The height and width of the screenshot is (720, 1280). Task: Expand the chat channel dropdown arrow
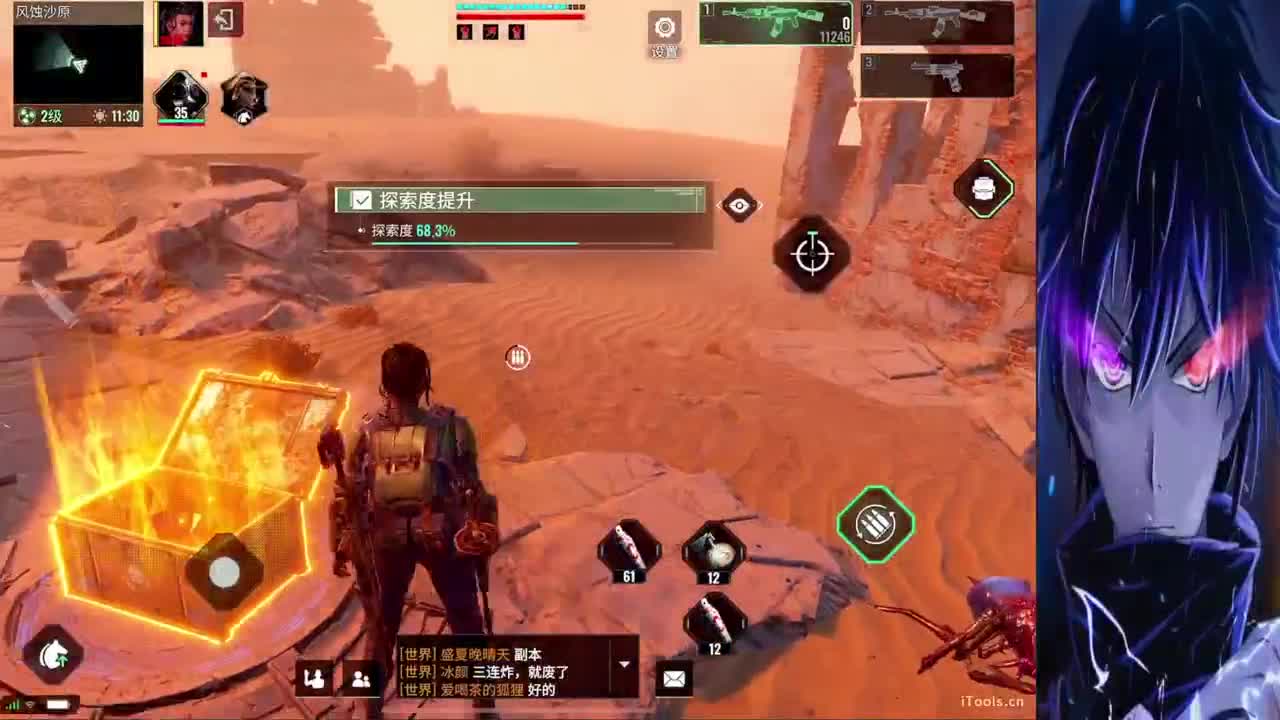click(x=624, y=661)
